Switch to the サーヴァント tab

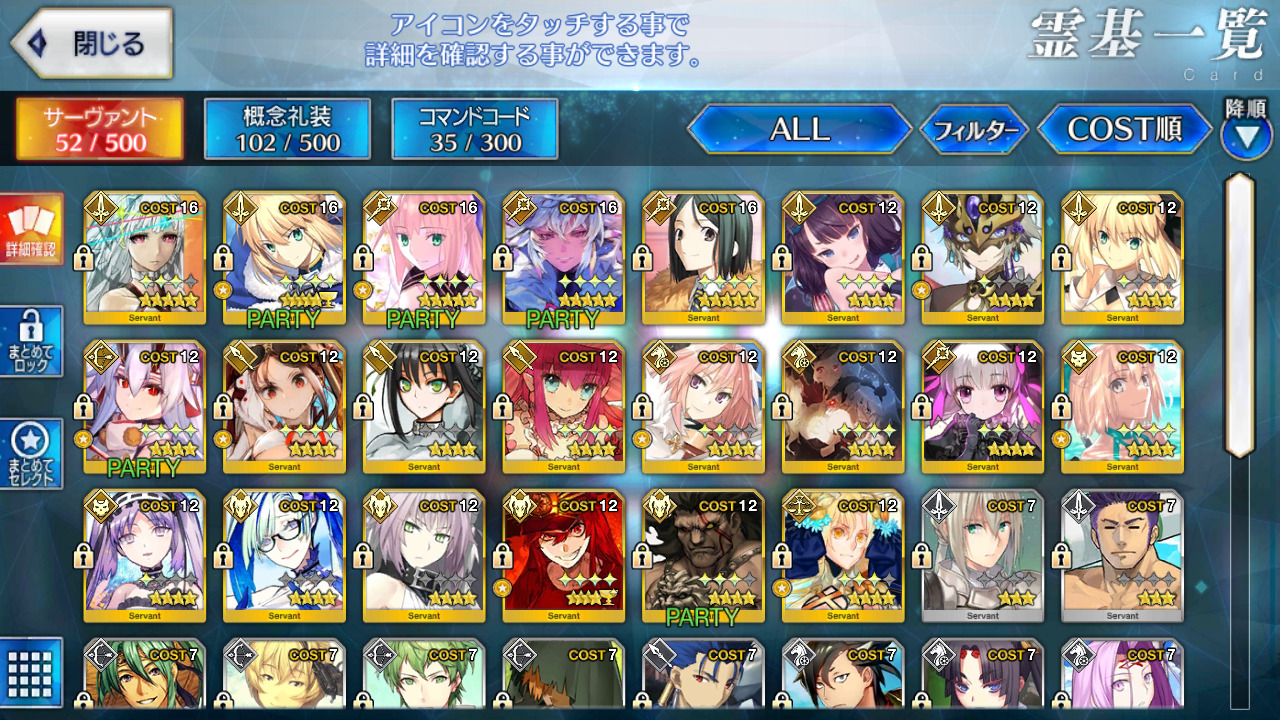pos(99,129)
